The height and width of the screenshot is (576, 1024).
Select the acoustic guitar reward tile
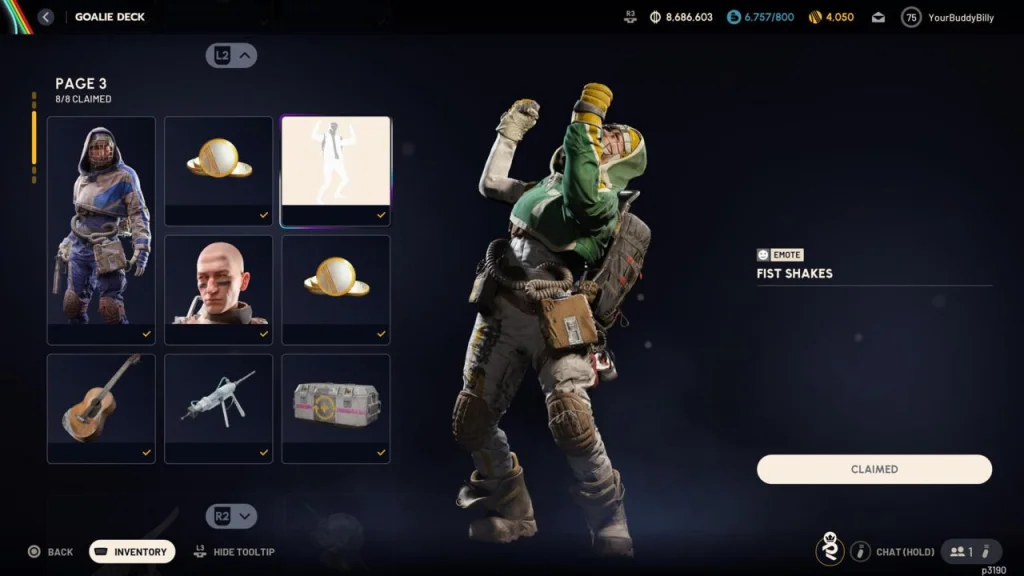[101, 408]
